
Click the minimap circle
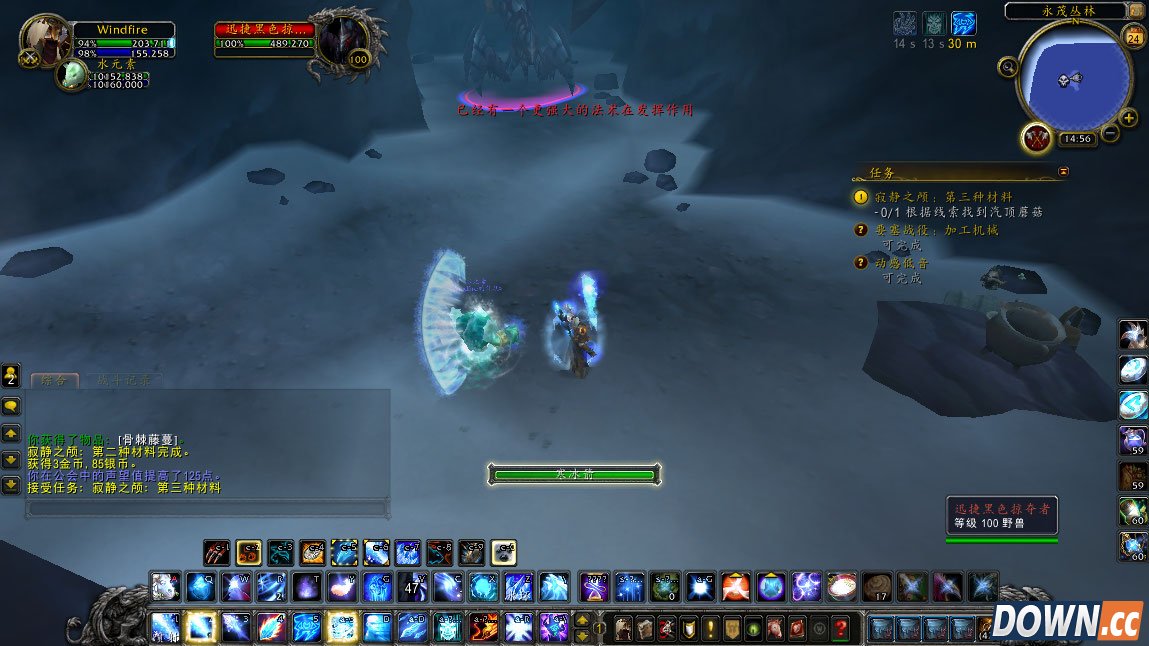point(1074,77)
